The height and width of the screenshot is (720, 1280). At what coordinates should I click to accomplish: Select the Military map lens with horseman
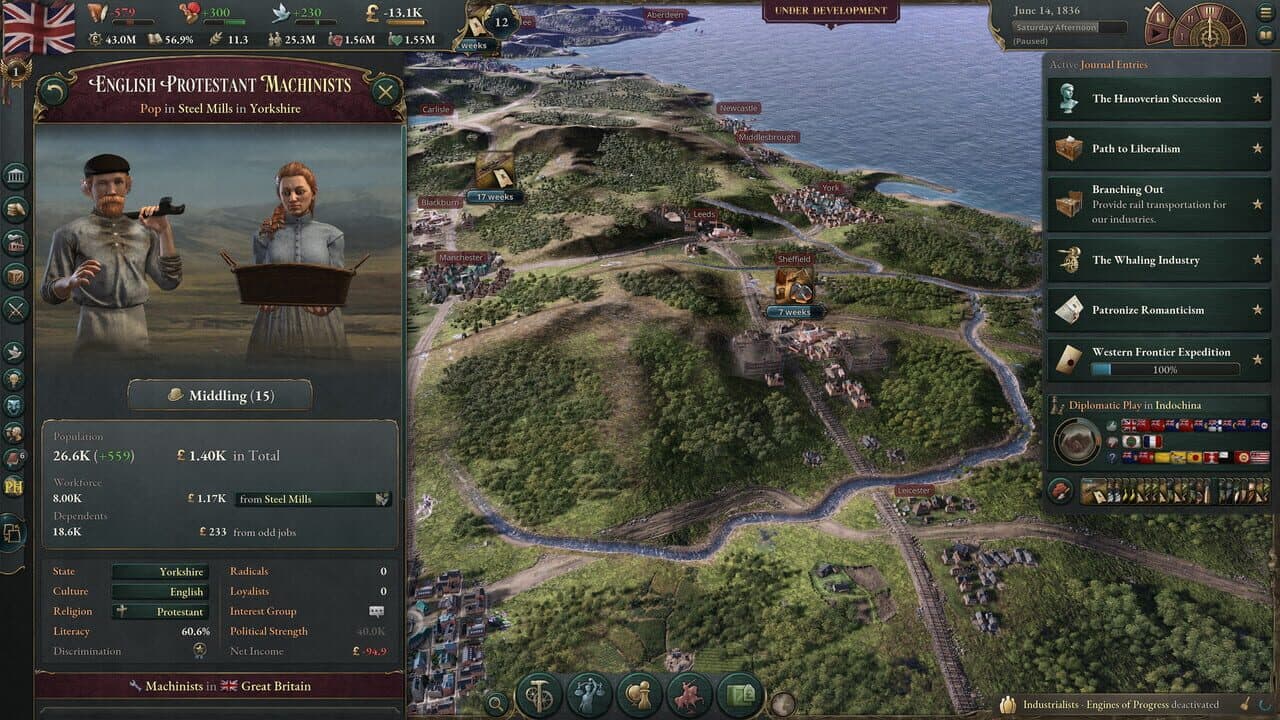688,693
